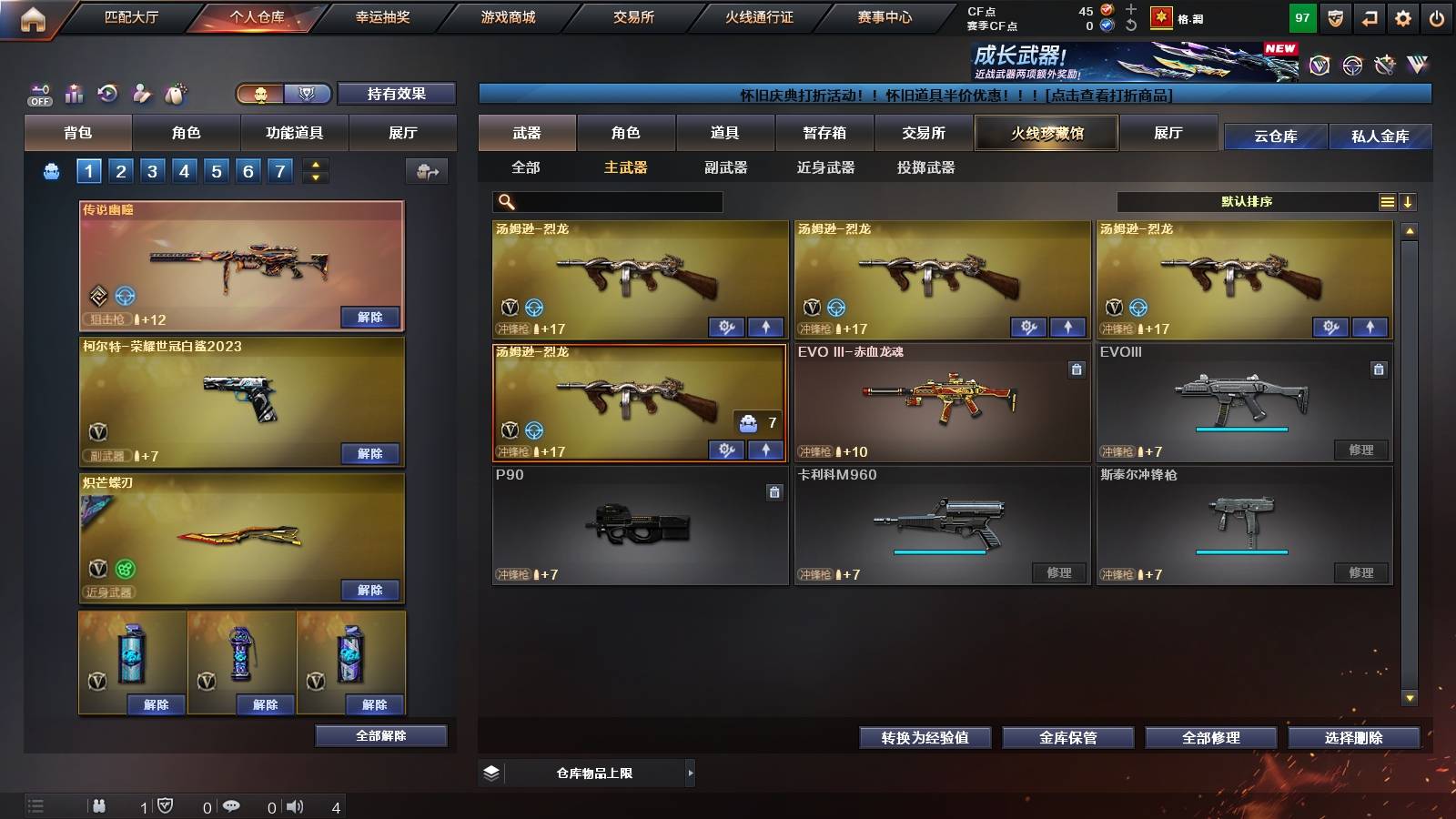Click the 持有效果 button

coord(398,94)
